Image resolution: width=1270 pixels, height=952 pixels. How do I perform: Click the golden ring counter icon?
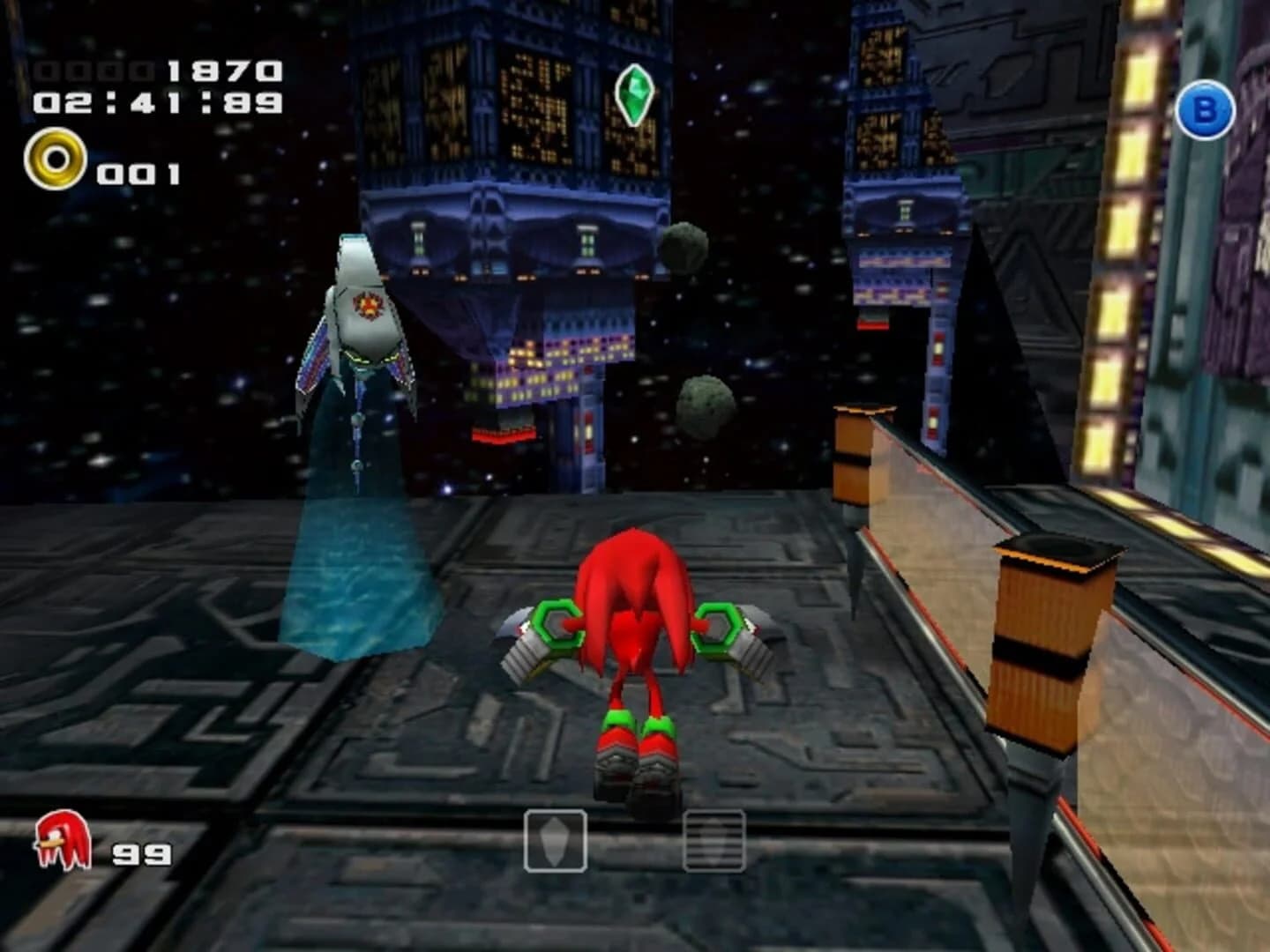click(58, 160)
